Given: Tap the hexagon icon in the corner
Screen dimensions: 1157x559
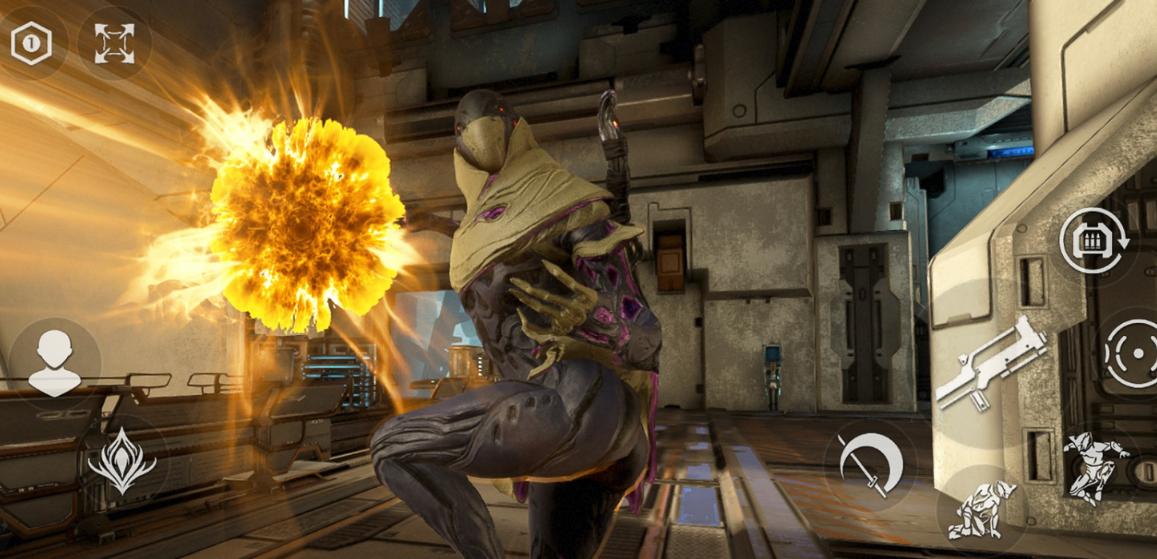Looking at the screenshot, I should click(31, 43).
